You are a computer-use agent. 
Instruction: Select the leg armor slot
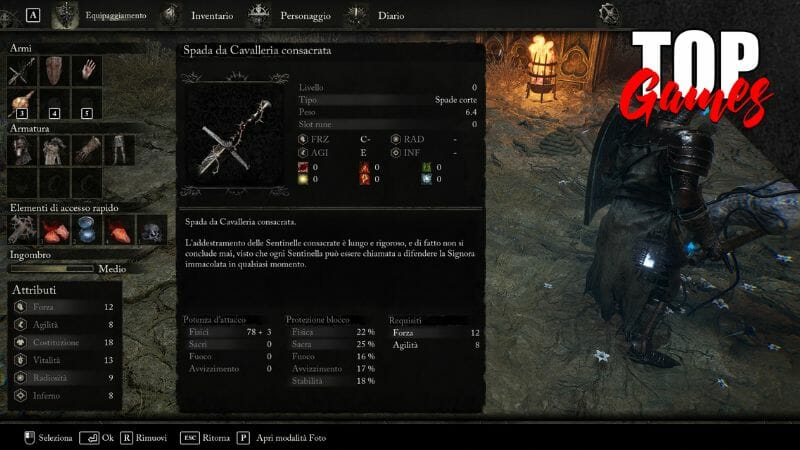click(x=119, y=150)
